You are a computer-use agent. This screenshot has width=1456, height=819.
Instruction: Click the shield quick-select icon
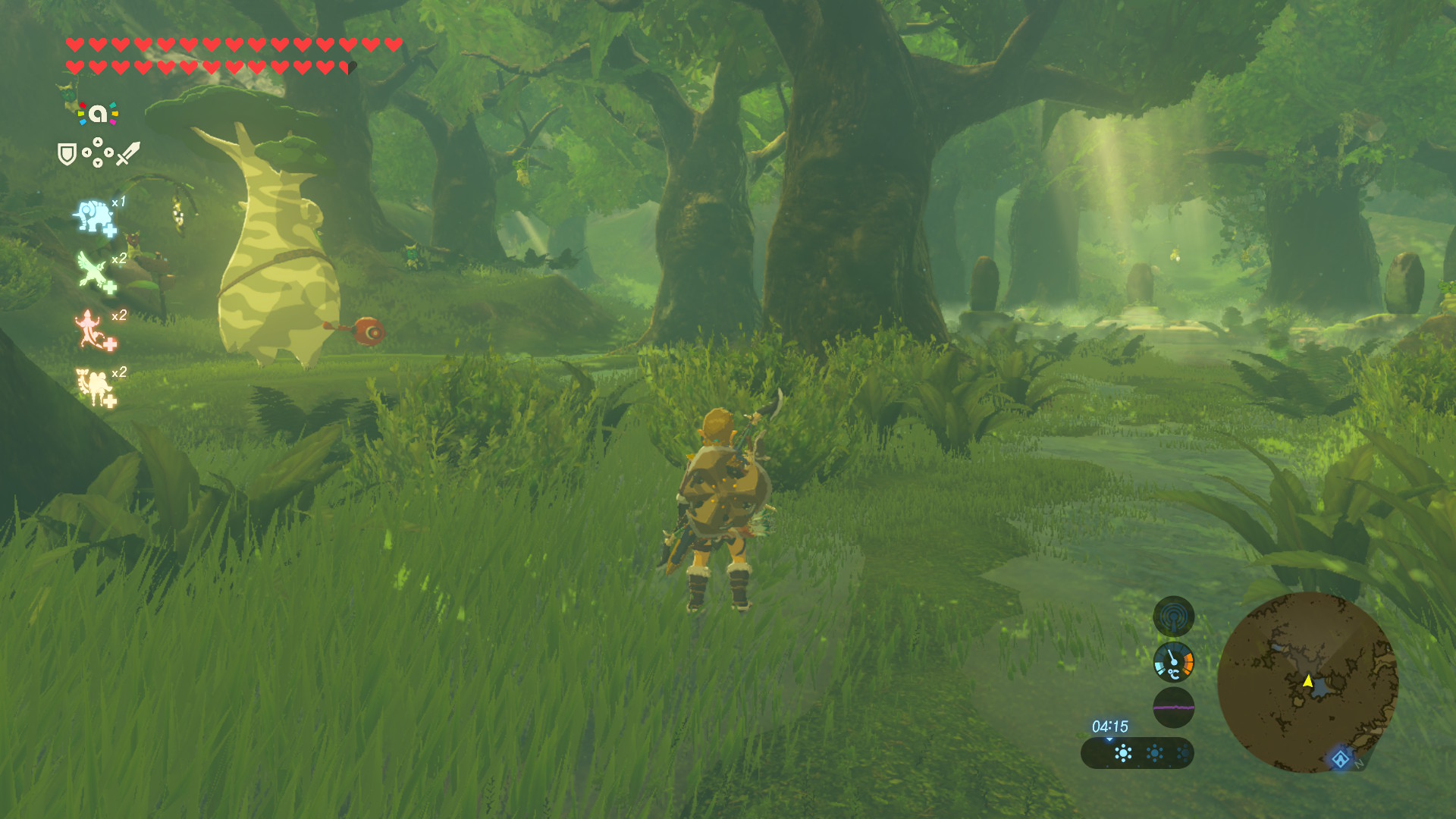[67, 154]
